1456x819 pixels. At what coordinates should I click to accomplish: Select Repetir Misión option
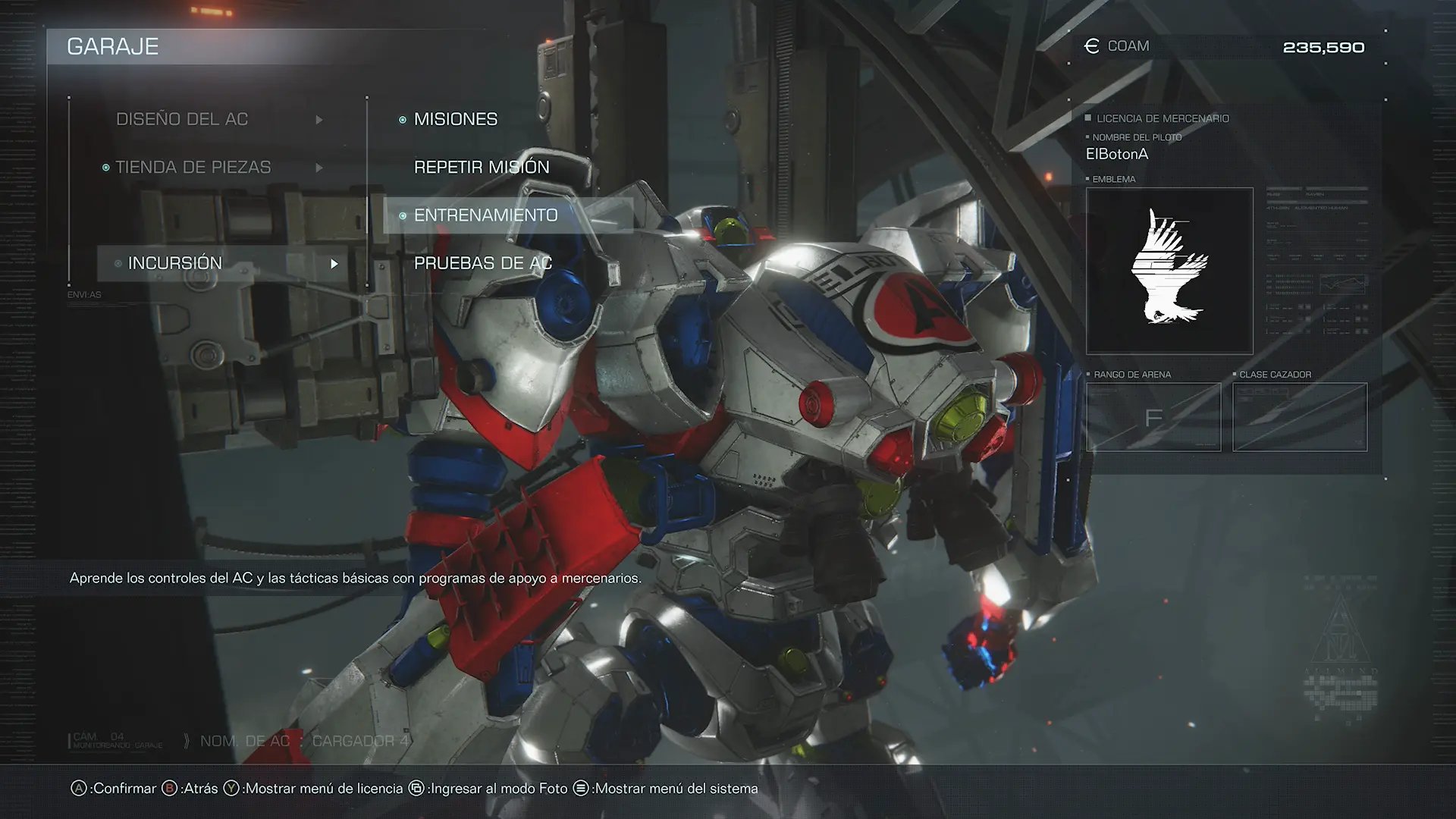point(482,167)
